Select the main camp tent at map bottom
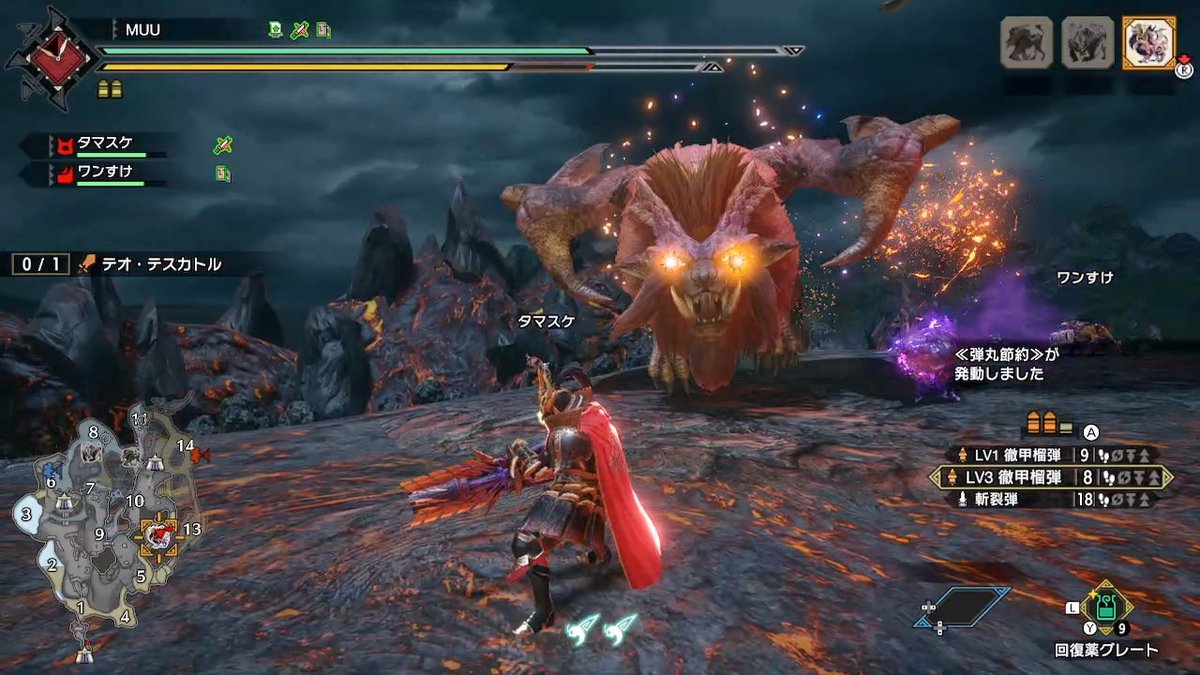This screenshot has height=675, width=1200. pyautogui.click(x=85, y=655)
